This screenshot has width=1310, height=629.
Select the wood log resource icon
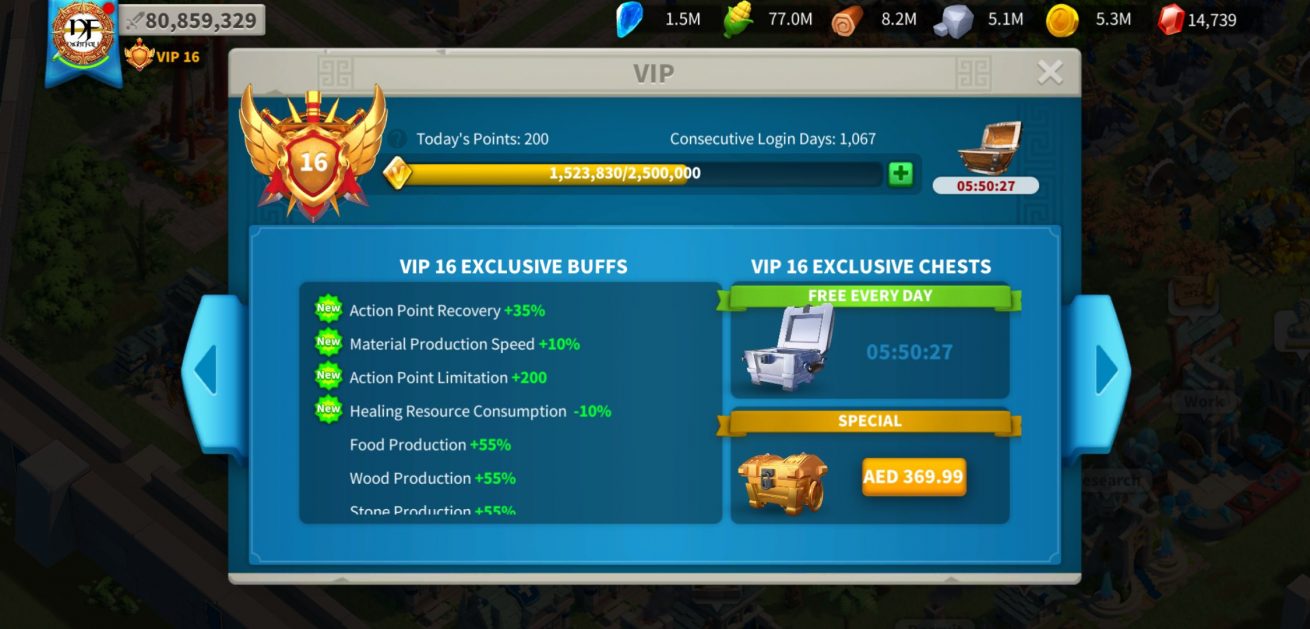click(847, 19)
